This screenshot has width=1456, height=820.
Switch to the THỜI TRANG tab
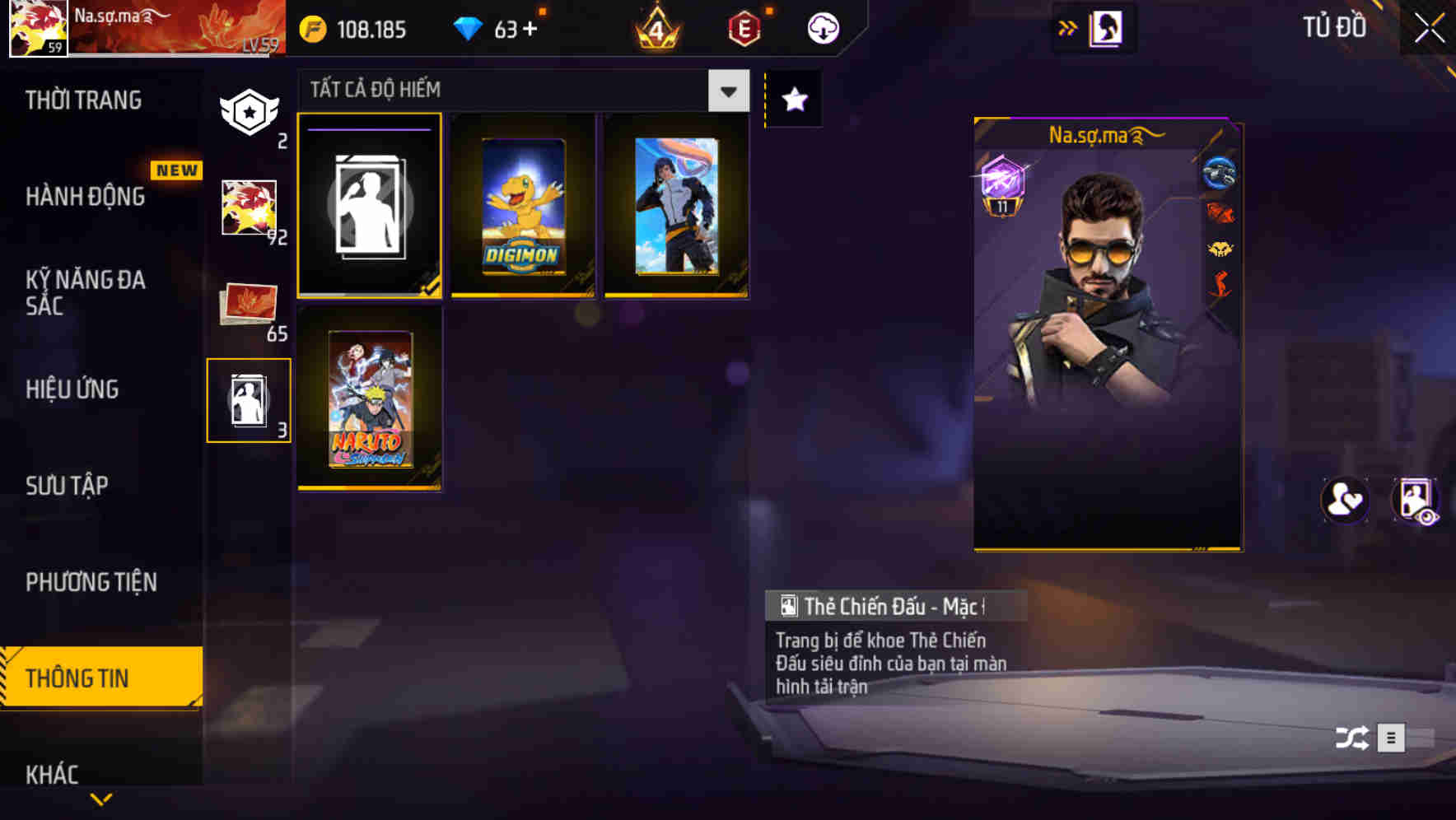(x=84, y=99)
